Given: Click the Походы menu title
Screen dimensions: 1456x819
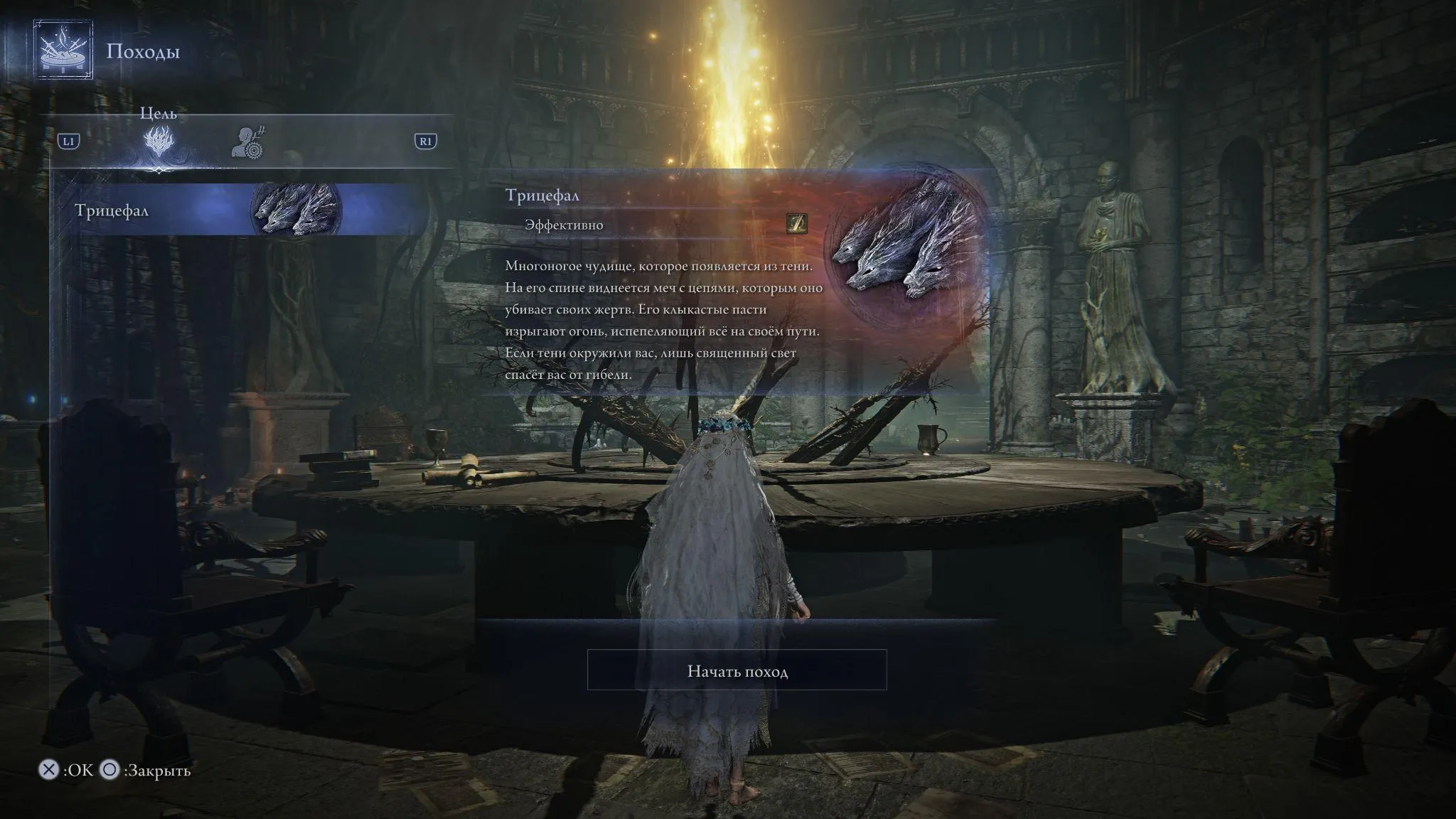Looking at the screenshot, I should [x=142, y=51].
